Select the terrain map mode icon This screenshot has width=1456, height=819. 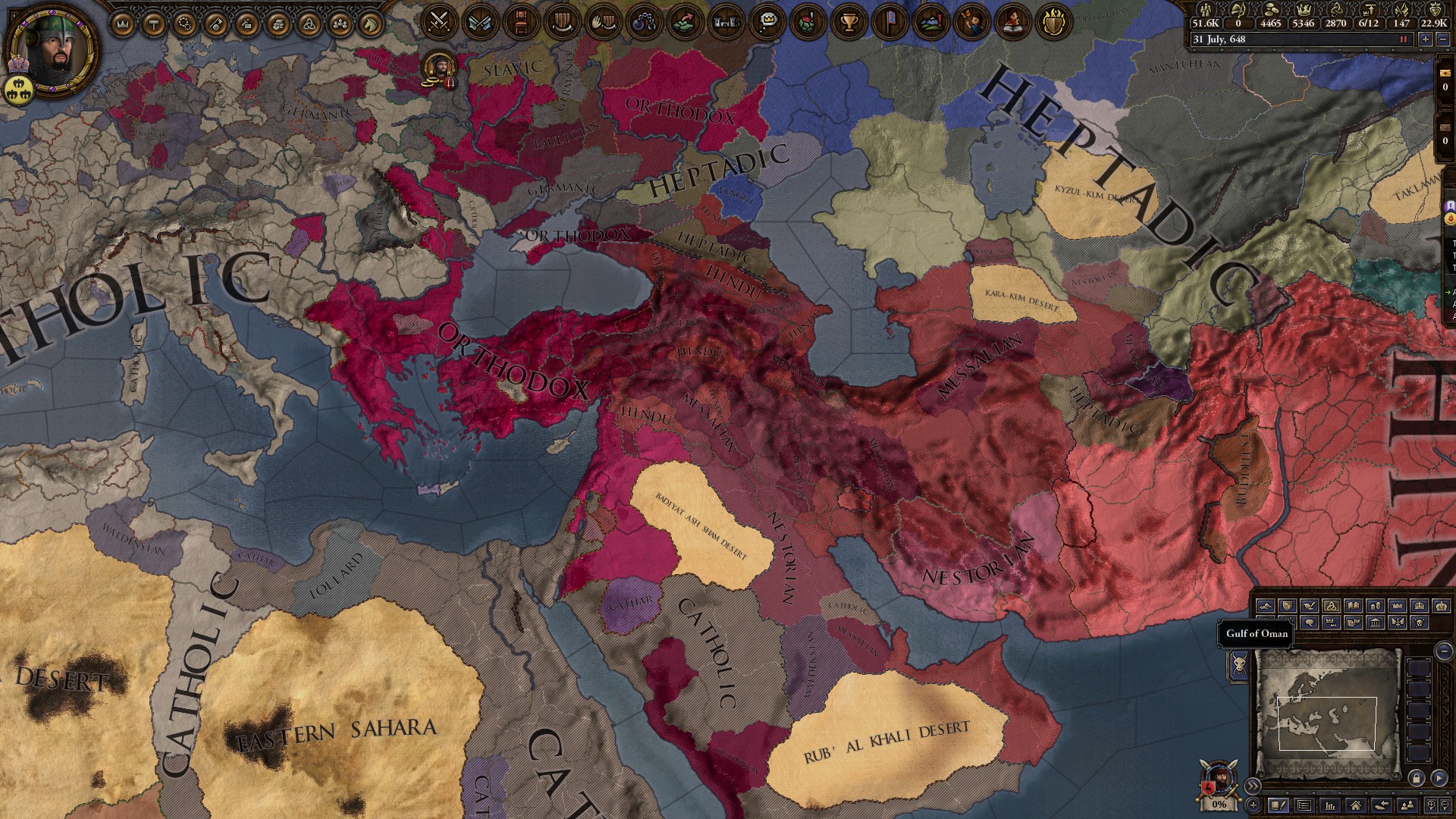click(x=1266, y=605)
